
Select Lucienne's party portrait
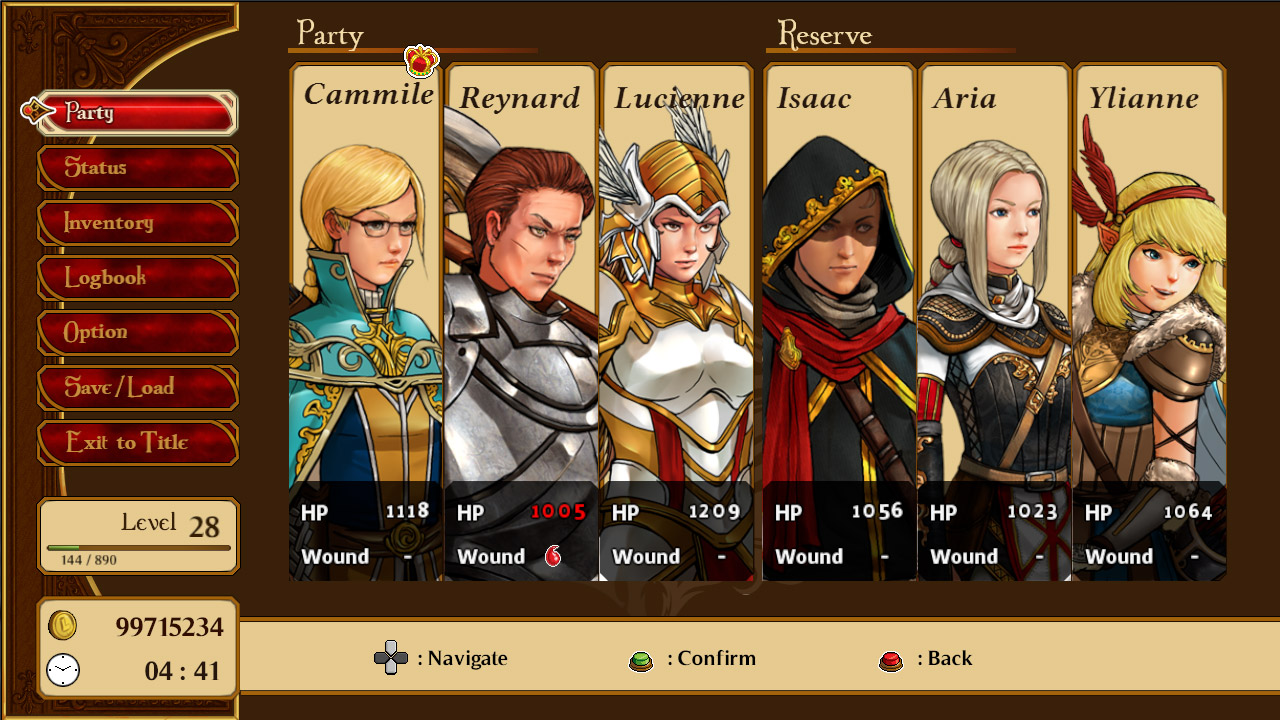[677, 300]
